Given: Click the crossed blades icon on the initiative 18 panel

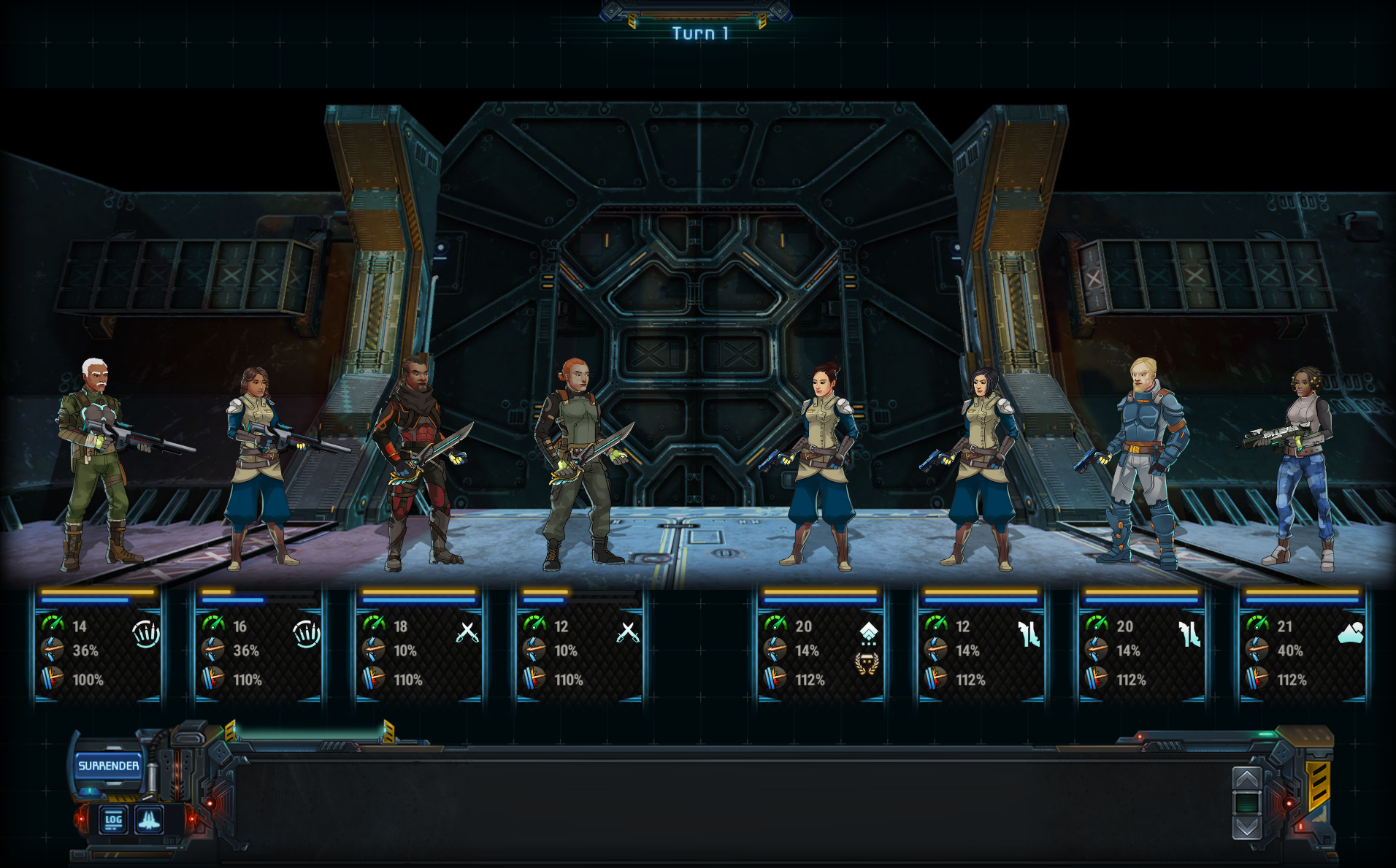Looking at the screenshot, I should tap(467, 632).
